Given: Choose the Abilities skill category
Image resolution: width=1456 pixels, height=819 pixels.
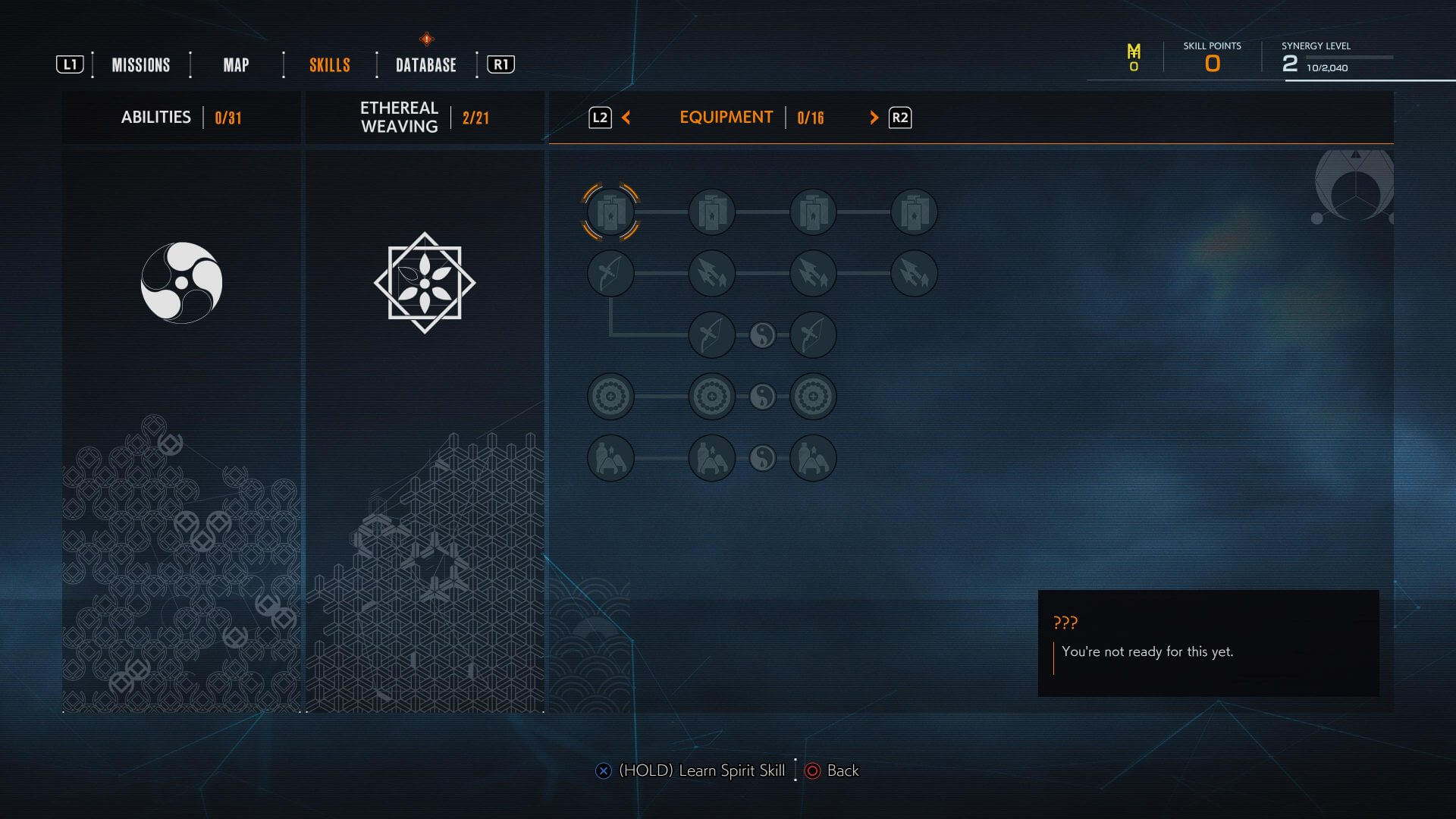Looking at the screenshot, I should [x=181, y=118].
